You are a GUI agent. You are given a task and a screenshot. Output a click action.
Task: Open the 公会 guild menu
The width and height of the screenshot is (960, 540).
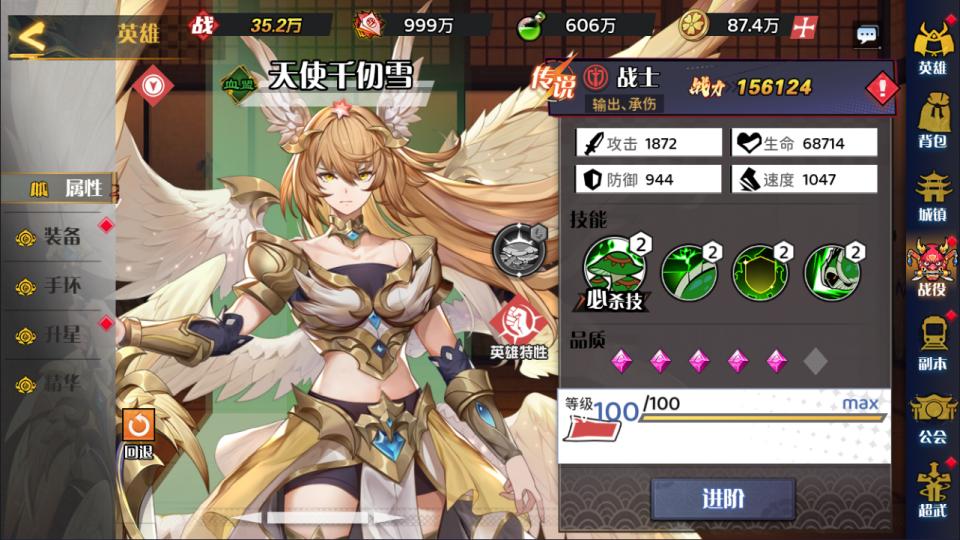pos(932,416)
